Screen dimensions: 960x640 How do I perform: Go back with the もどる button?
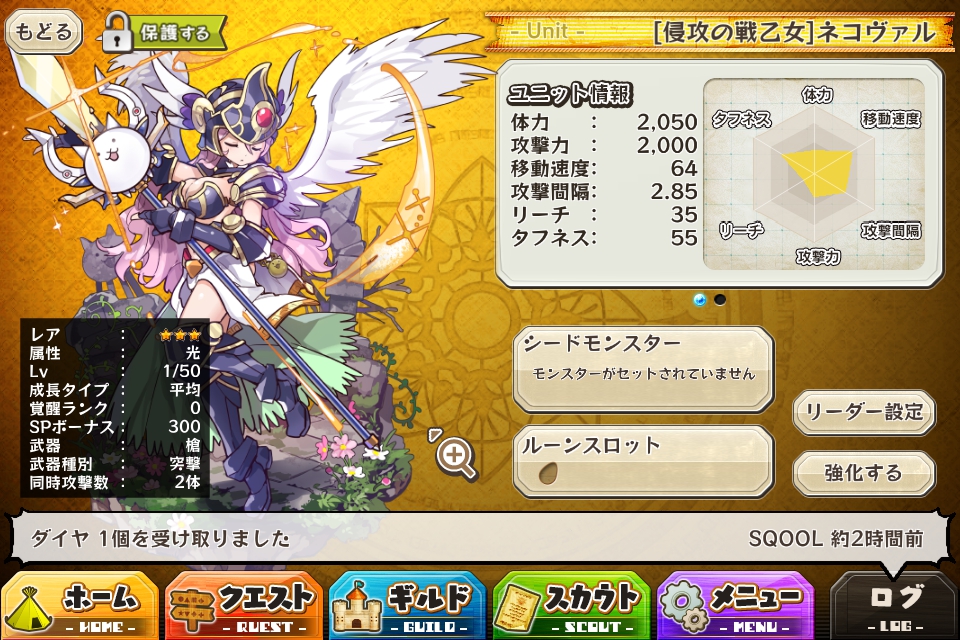[43, 32]
